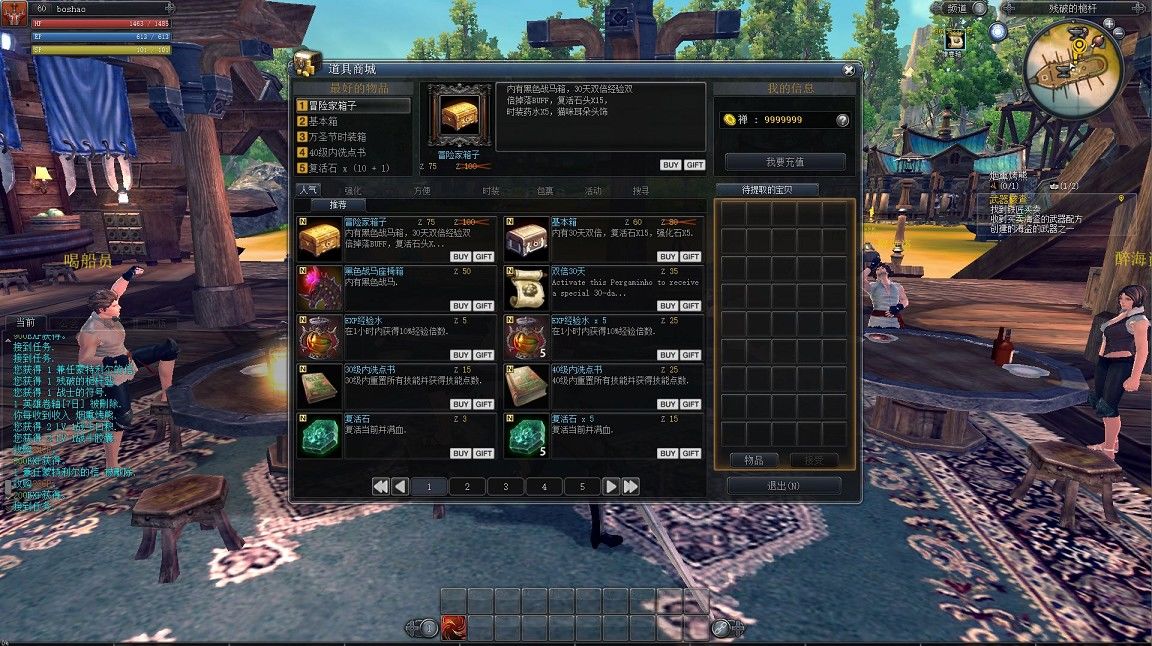Viewport: 1152px width, 646px height.
Task: Open the 时装 costume tab
Action: pos(490,190)
